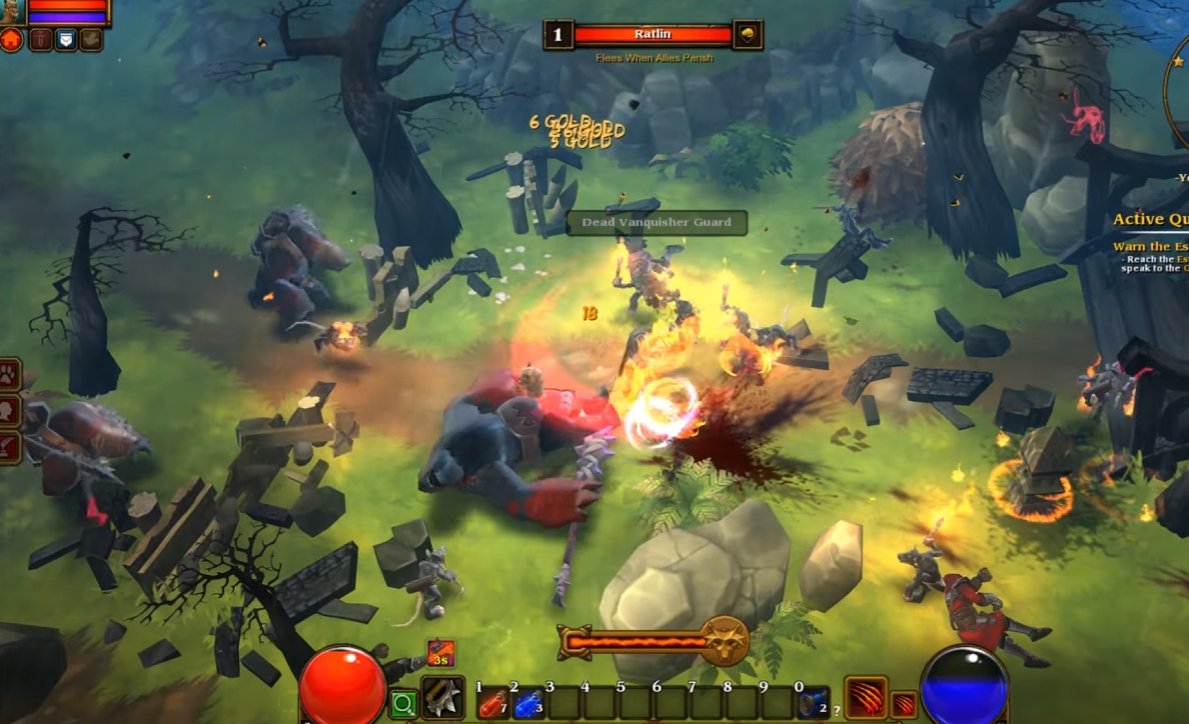Image resolution: width=1189 pixels, height=724 pixels.
Task: Open the Active Quest tracker entry
Action: [x=1151, y=220]
